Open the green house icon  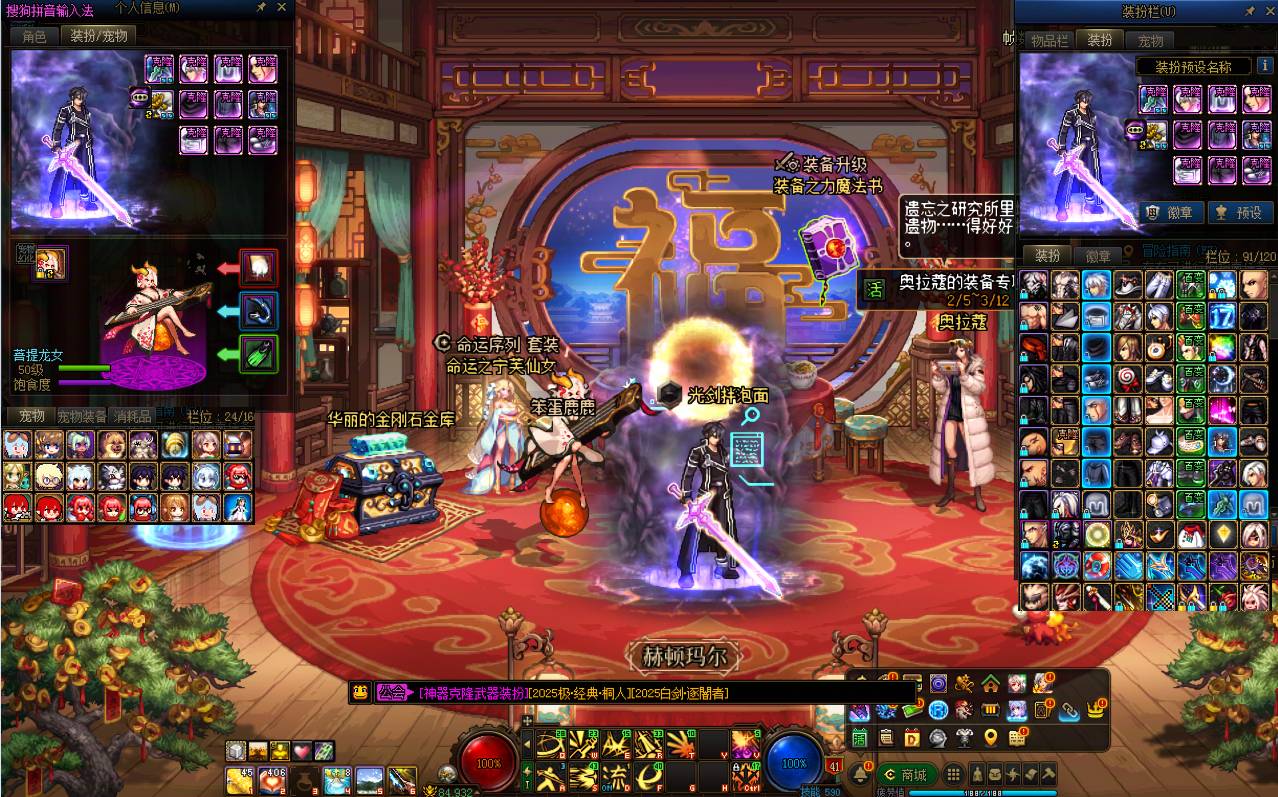[990, 684]
